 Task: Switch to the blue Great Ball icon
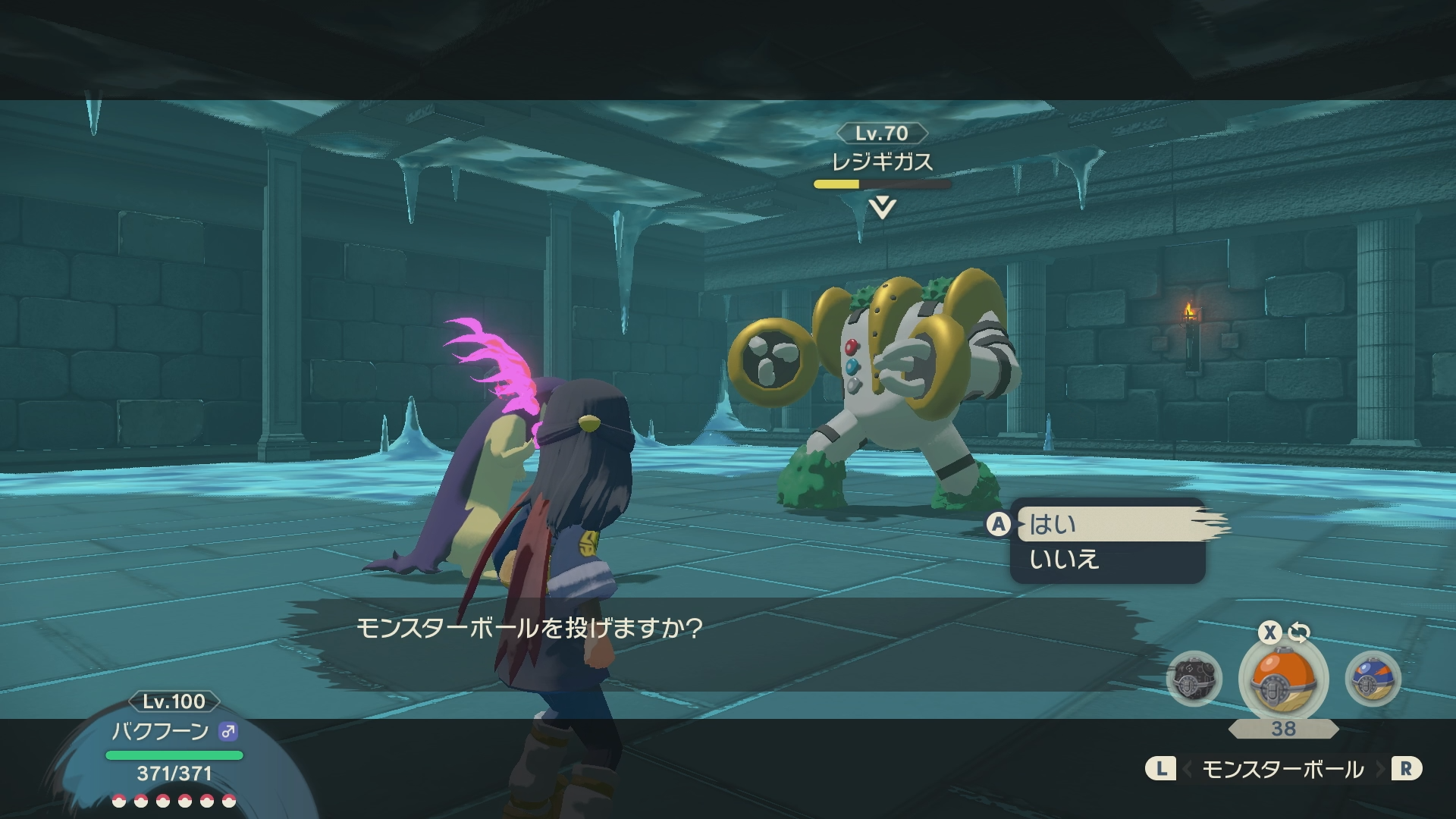[1372, 679]
